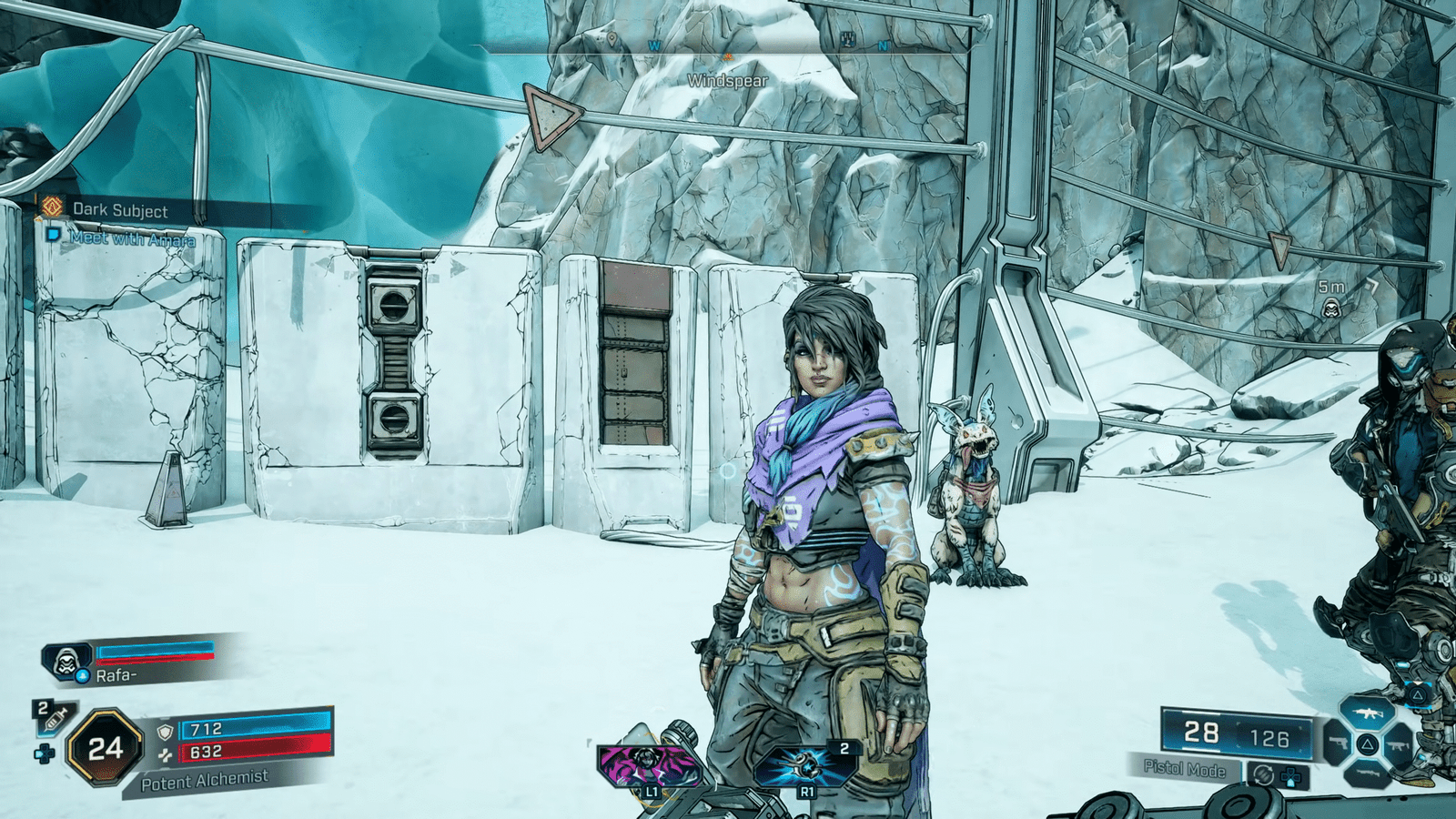Choose the shotgun weapon slot

tap(1367, 773)
